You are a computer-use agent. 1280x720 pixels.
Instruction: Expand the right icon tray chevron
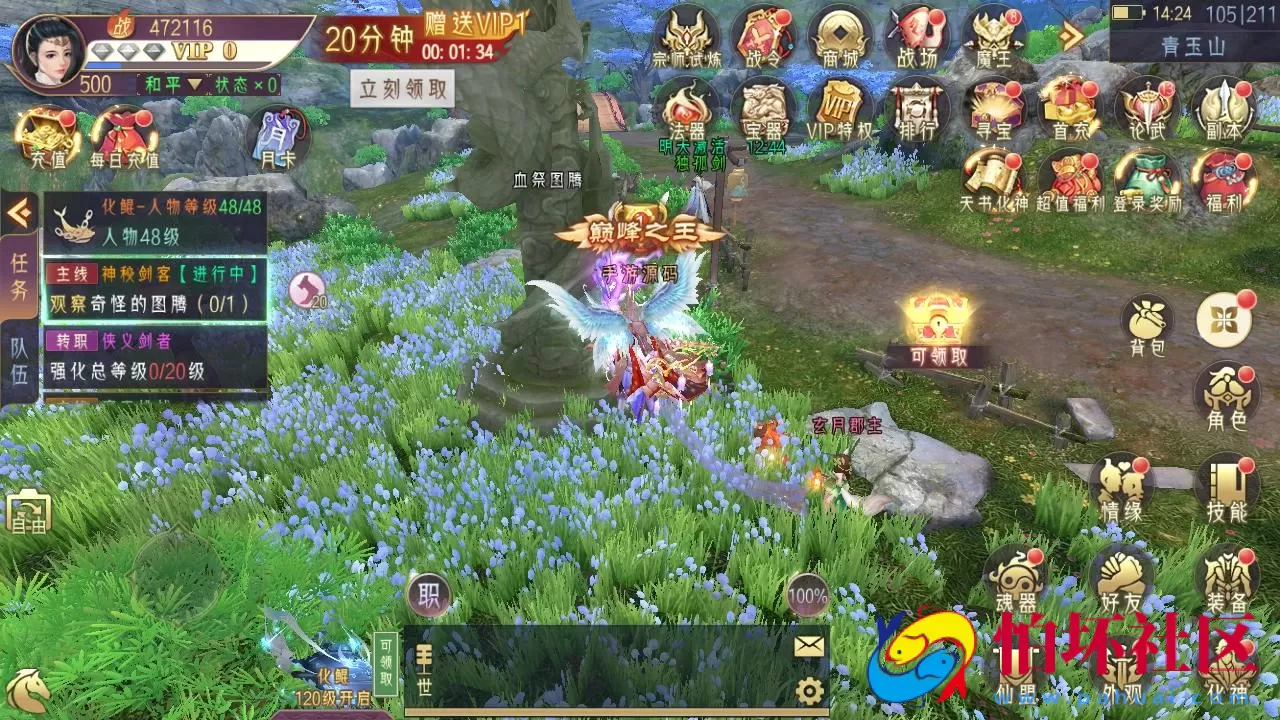click(x=1069, y=34)
